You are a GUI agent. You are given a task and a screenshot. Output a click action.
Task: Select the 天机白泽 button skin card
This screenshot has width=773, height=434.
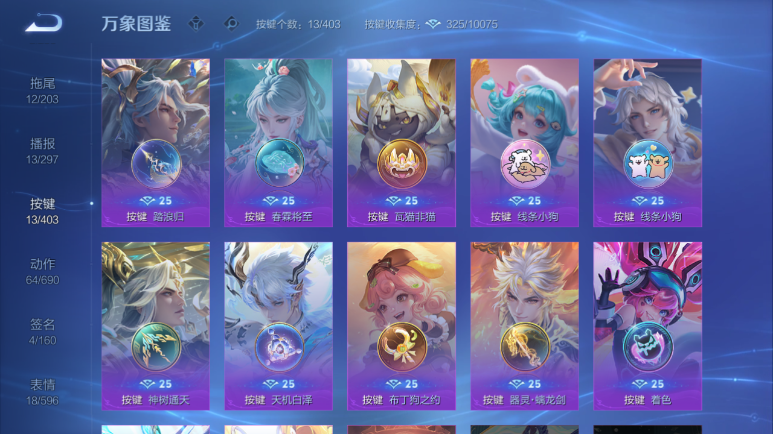278,325
